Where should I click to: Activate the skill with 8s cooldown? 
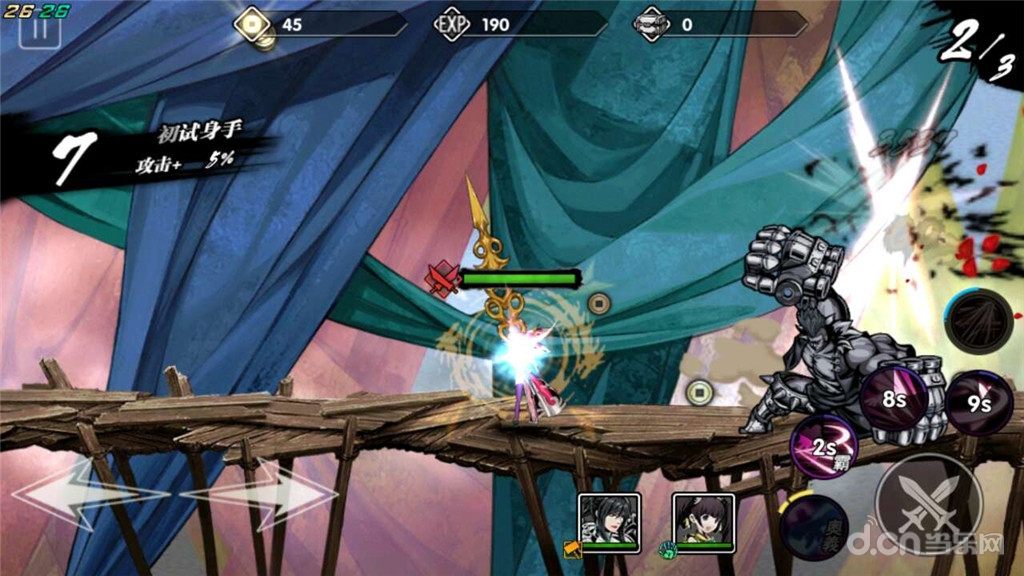point(893,399)
